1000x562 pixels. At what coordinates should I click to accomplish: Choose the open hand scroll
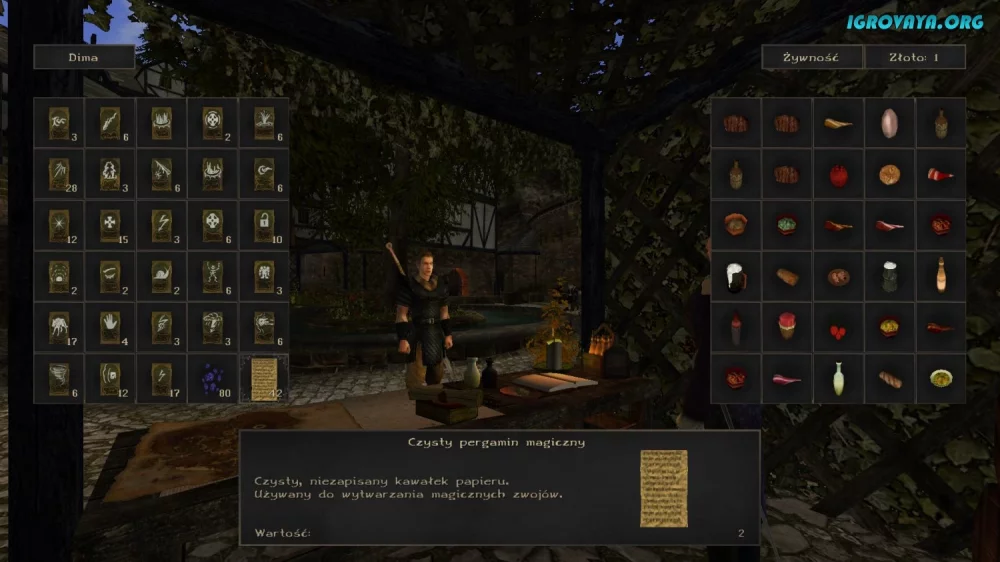click(x=110, y=327)
